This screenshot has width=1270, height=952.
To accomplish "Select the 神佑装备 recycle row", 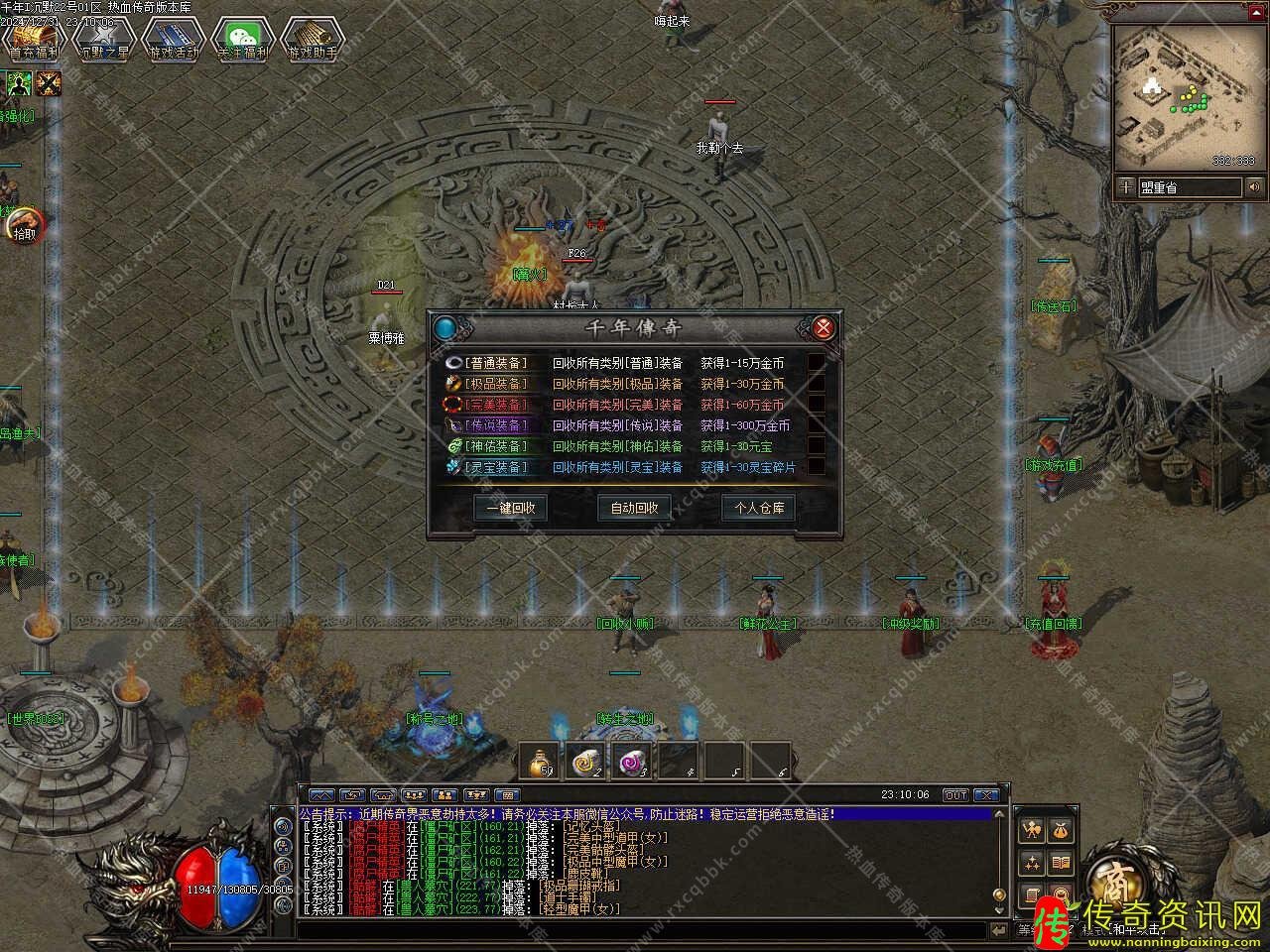I will tap(497, 446).
